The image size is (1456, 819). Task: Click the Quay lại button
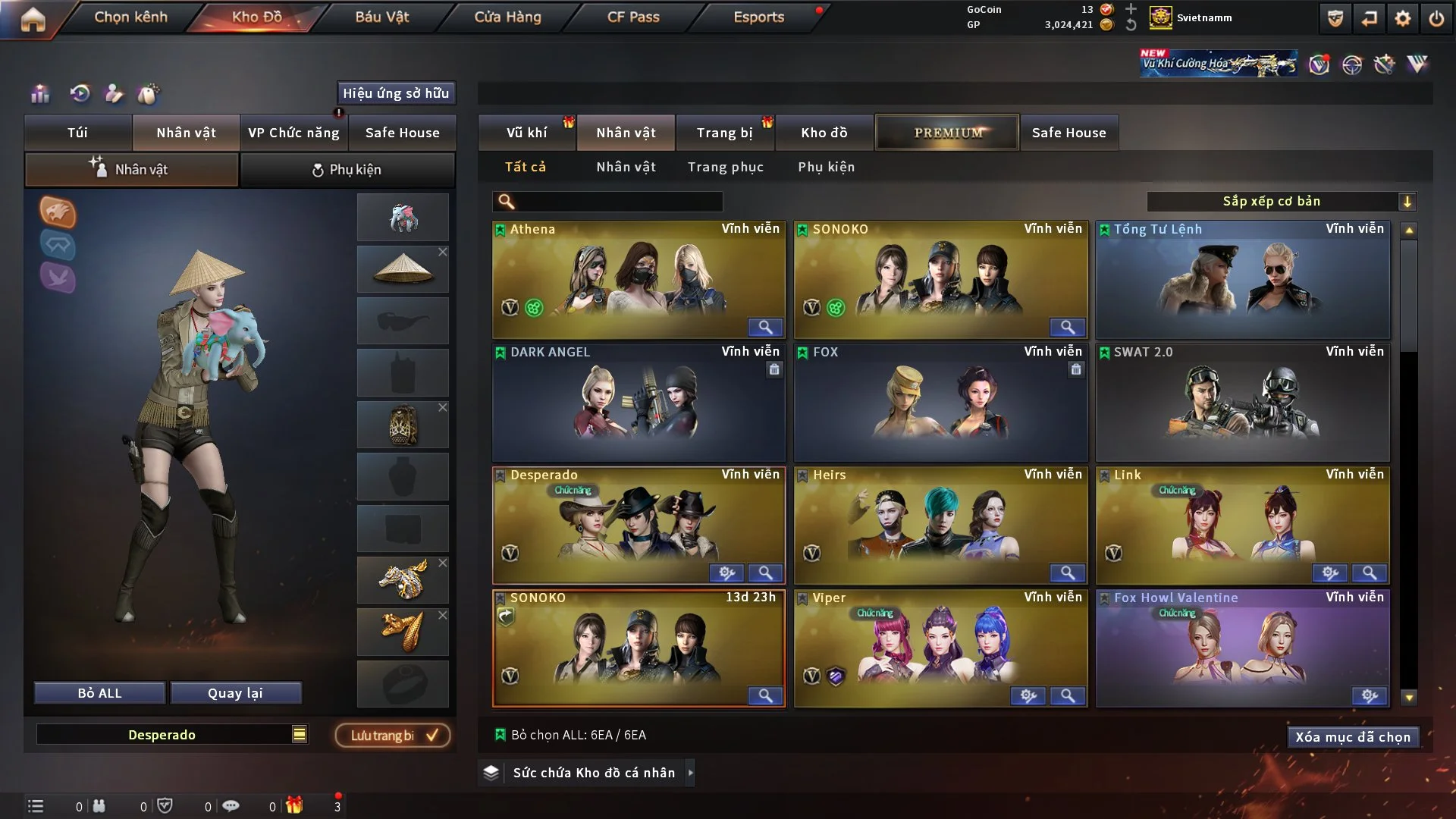click(x=235, y=693)
